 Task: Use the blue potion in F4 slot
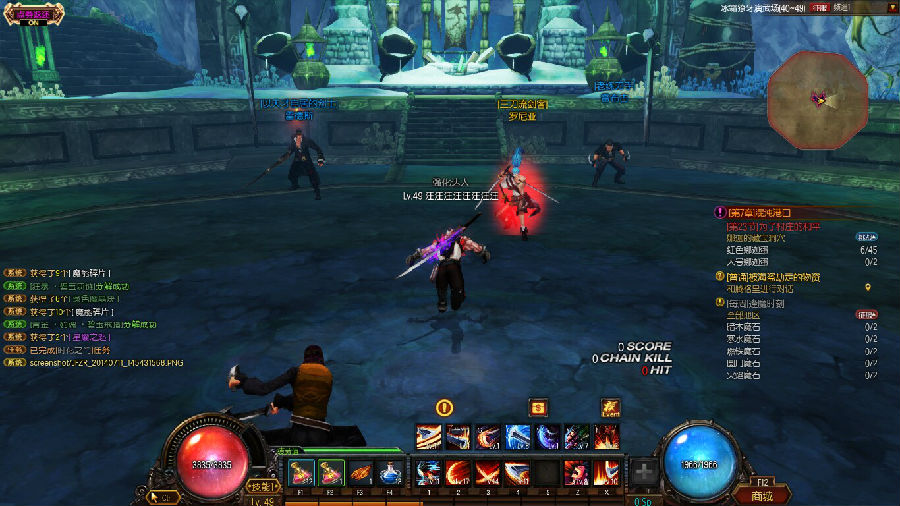pos(392,473)
